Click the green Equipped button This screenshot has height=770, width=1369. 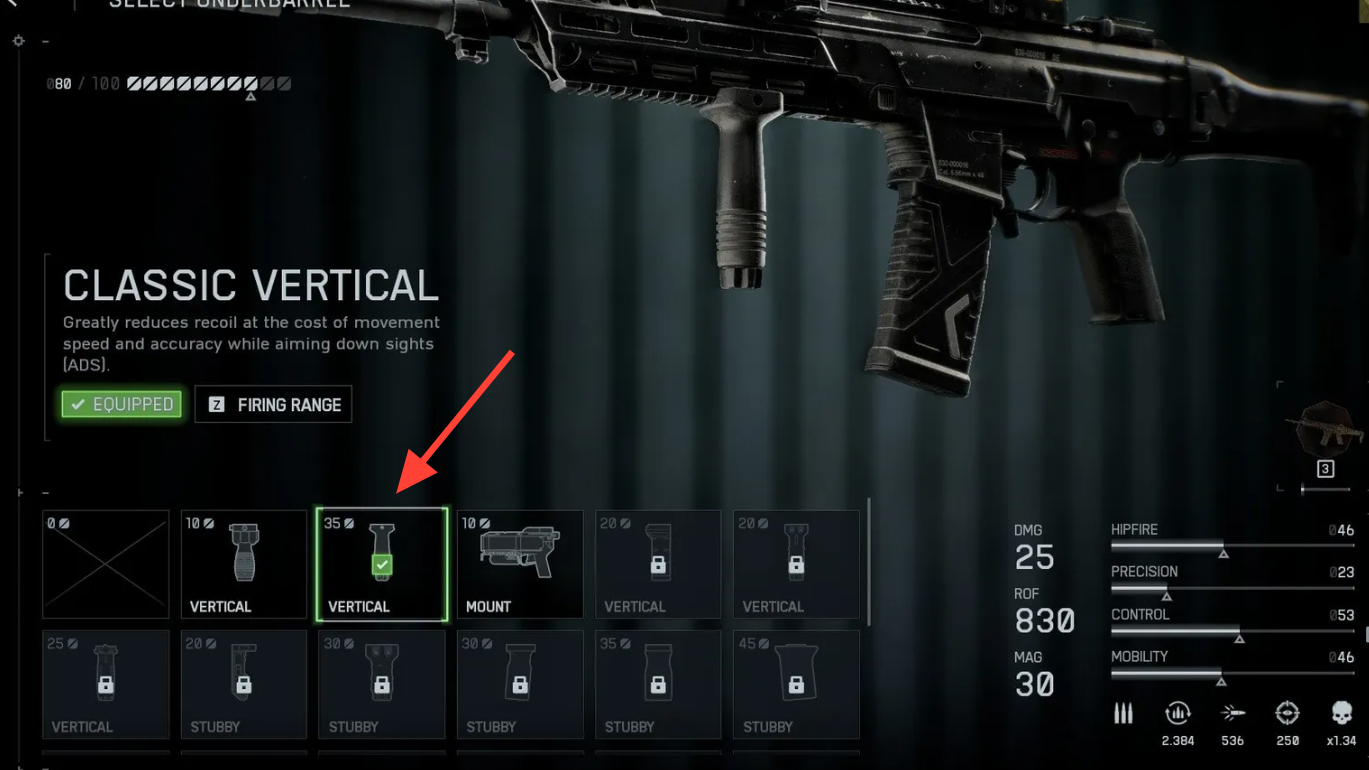[x=122, y=404]
